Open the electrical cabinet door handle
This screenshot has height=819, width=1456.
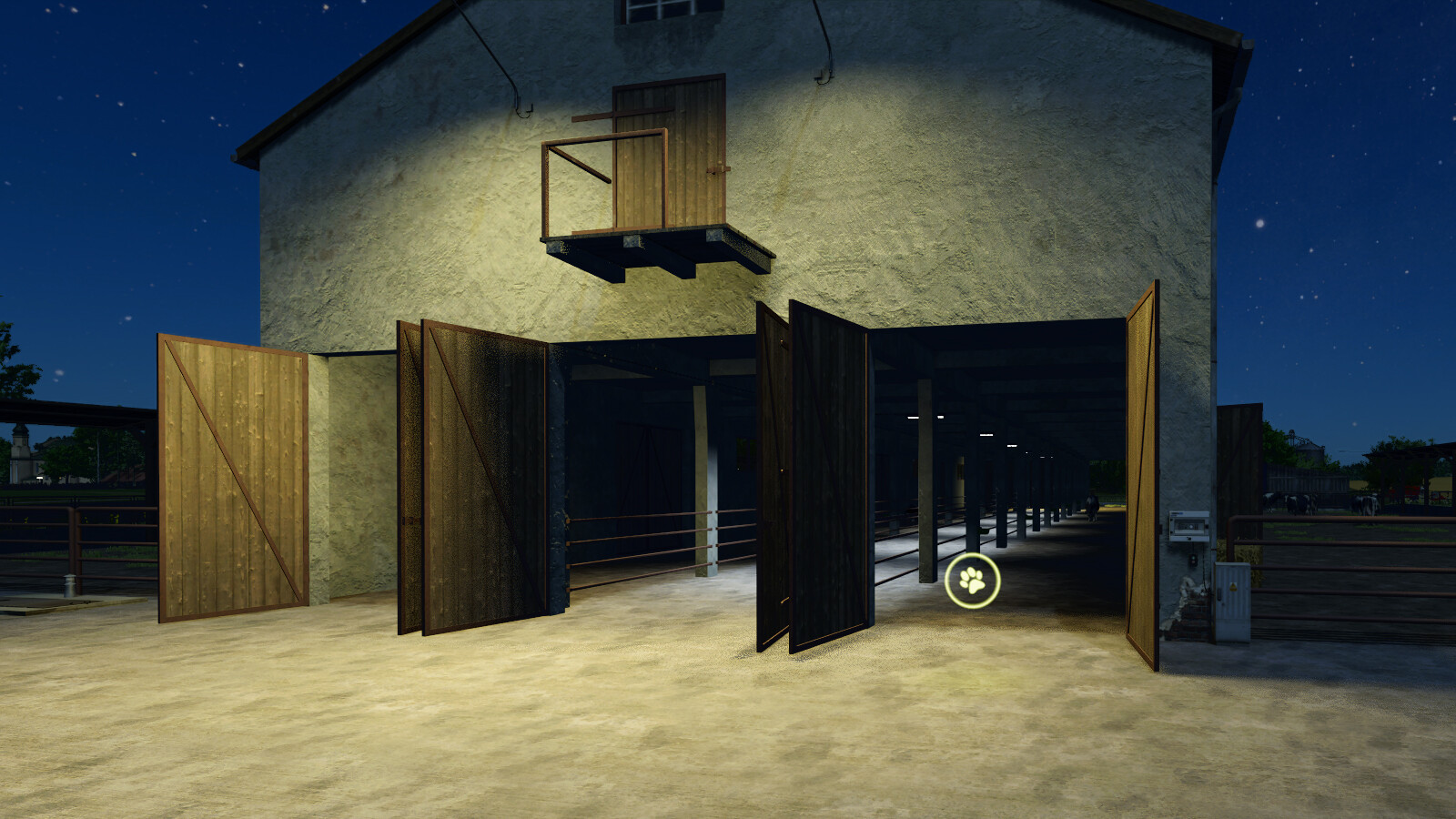pos(1219,593)
